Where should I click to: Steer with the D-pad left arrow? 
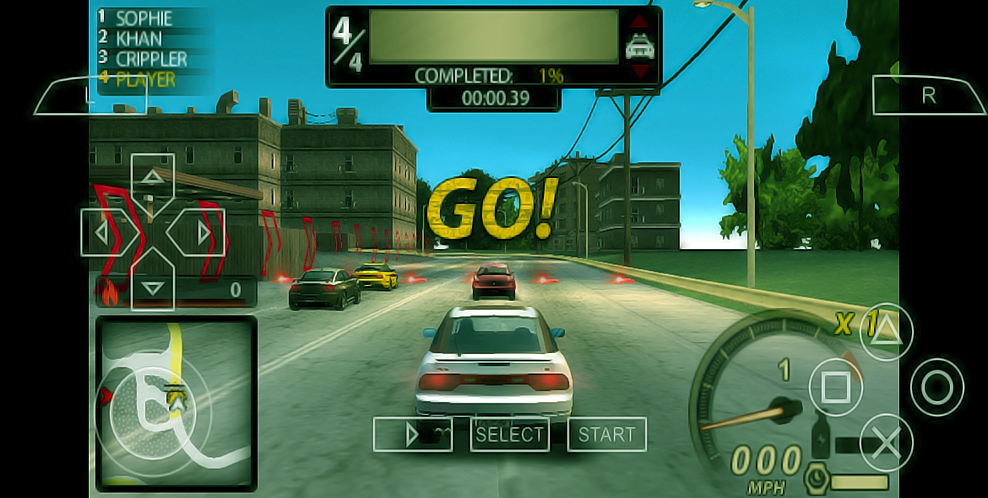(100, 233)
